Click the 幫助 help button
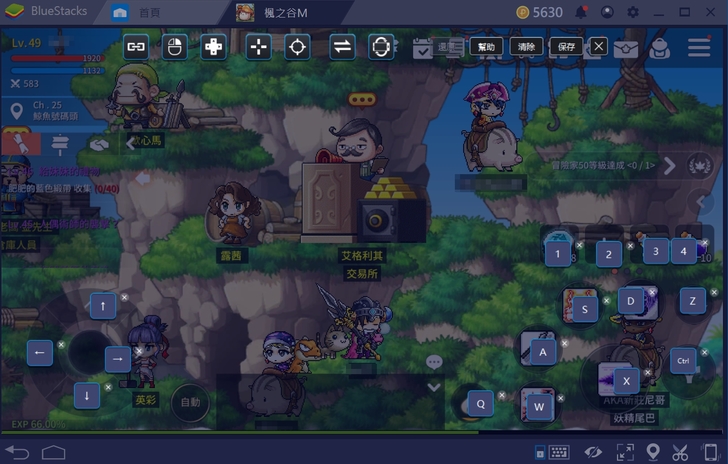 (485, 46)
